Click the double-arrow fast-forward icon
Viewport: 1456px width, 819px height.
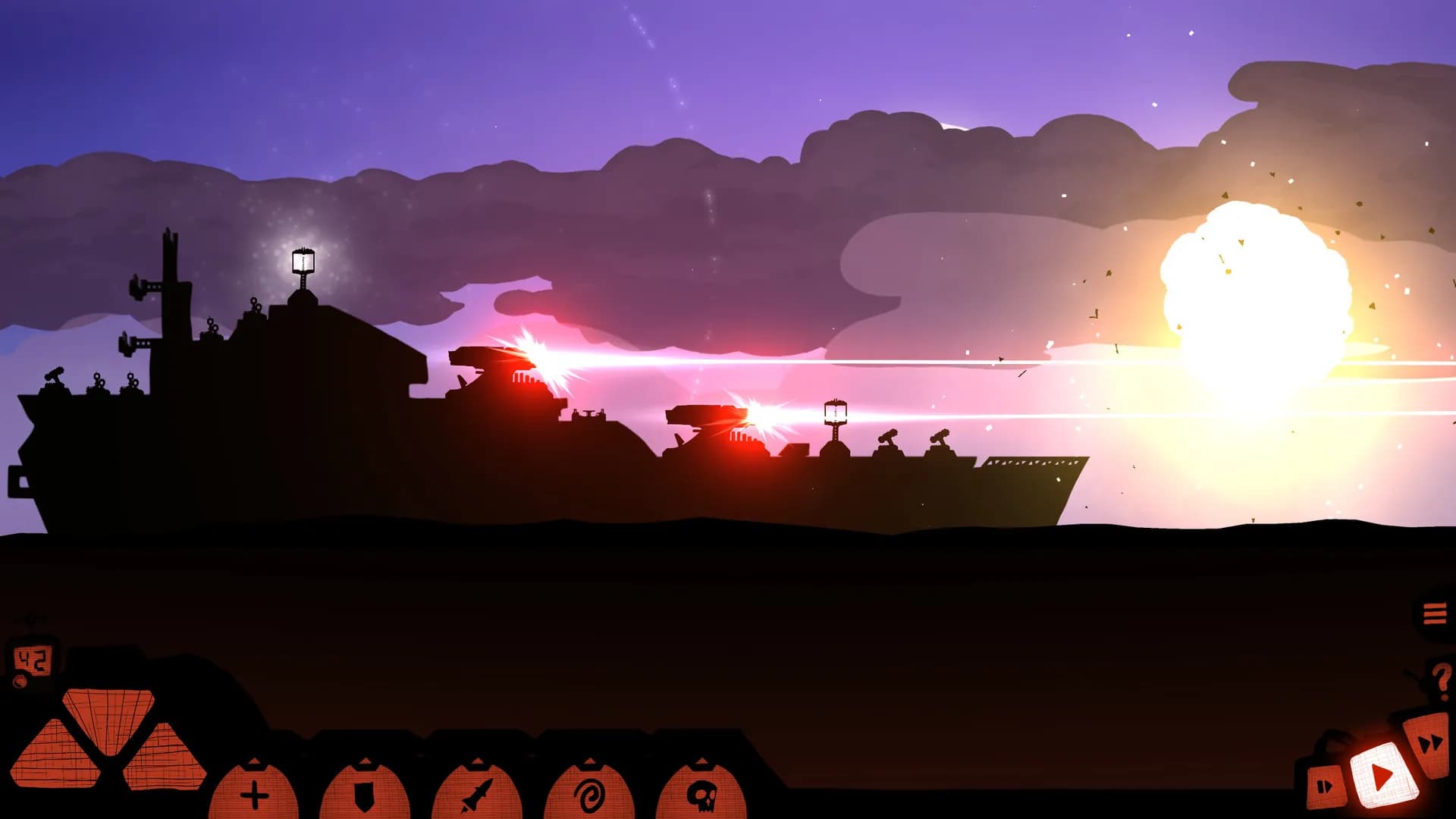1429,743
